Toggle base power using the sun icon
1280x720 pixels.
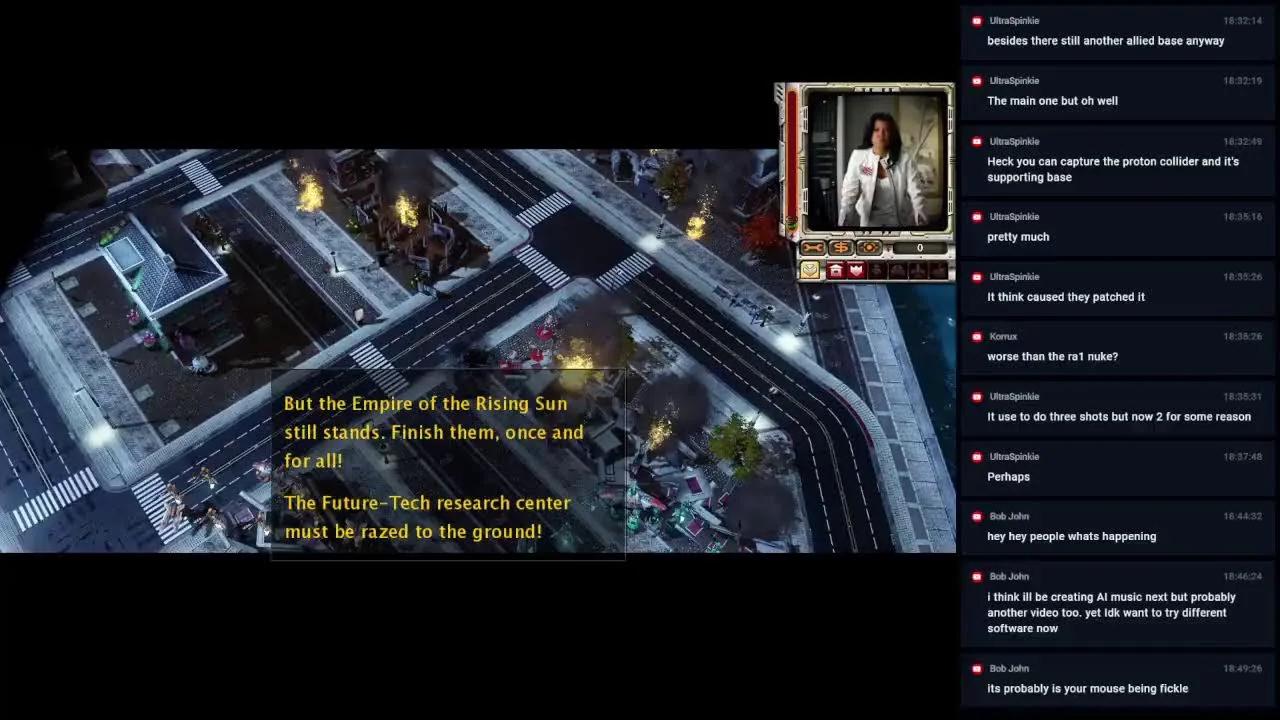point(869,247)
